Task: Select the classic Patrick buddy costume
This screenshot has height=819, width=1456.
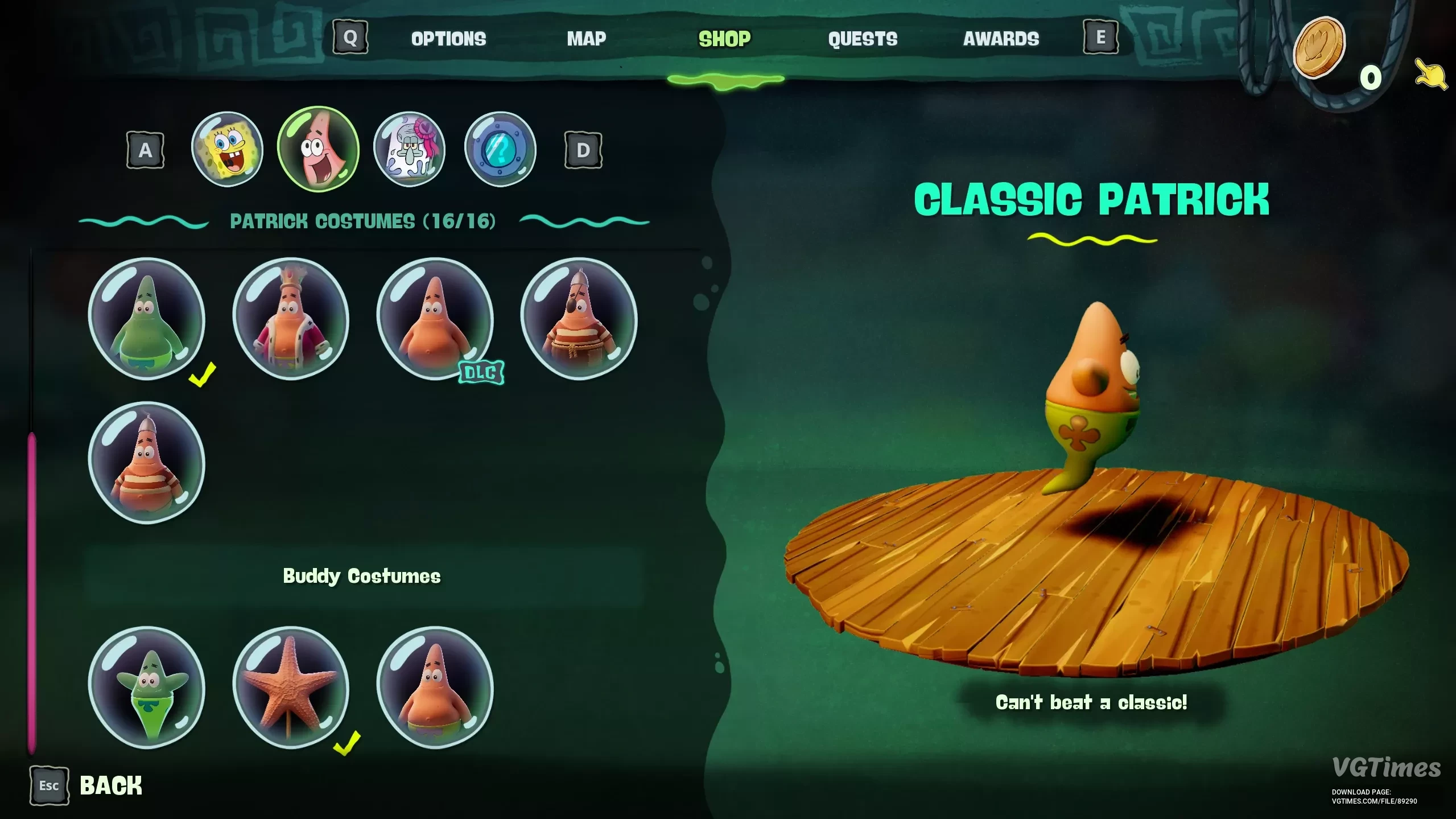Action: click(435, 687)
